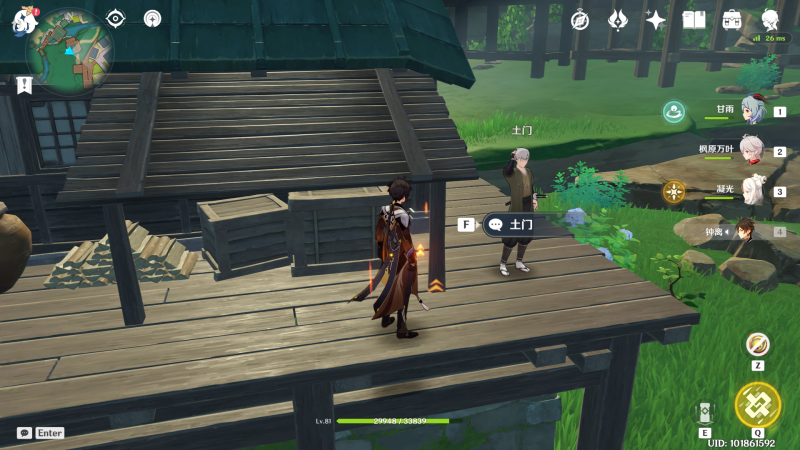Use the equipped gadget icon
The image size is (800, 450).
(x=758, y=345)
